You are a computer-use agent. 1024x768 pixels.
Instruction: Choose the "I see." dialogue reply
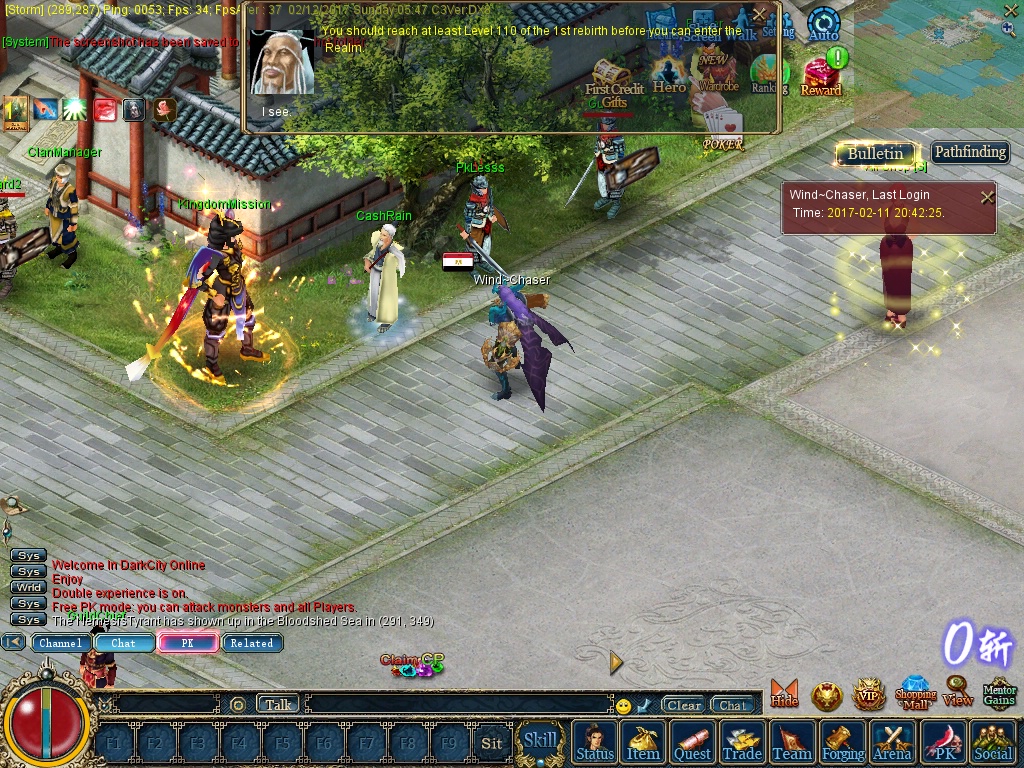(x=276, y=112)
